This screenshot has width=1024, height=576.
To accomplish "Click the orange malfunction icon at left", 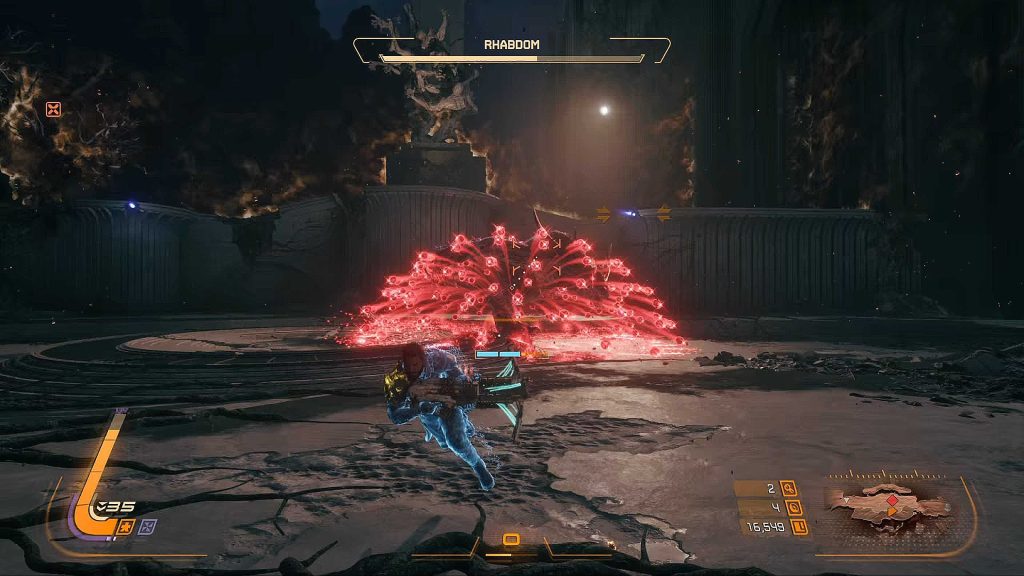I will pyautogui.click(x=54, y=109).
